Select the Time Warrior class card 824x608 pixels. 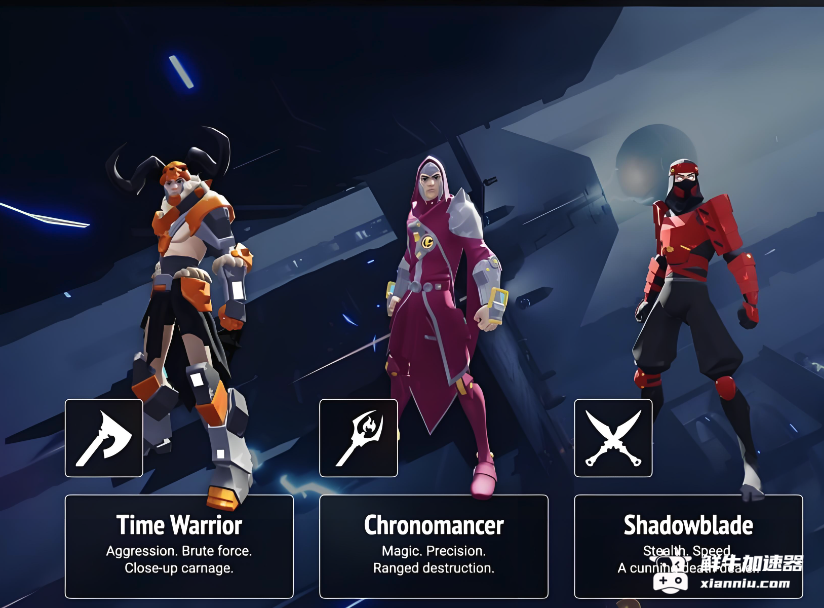click(x=179, y=546)
